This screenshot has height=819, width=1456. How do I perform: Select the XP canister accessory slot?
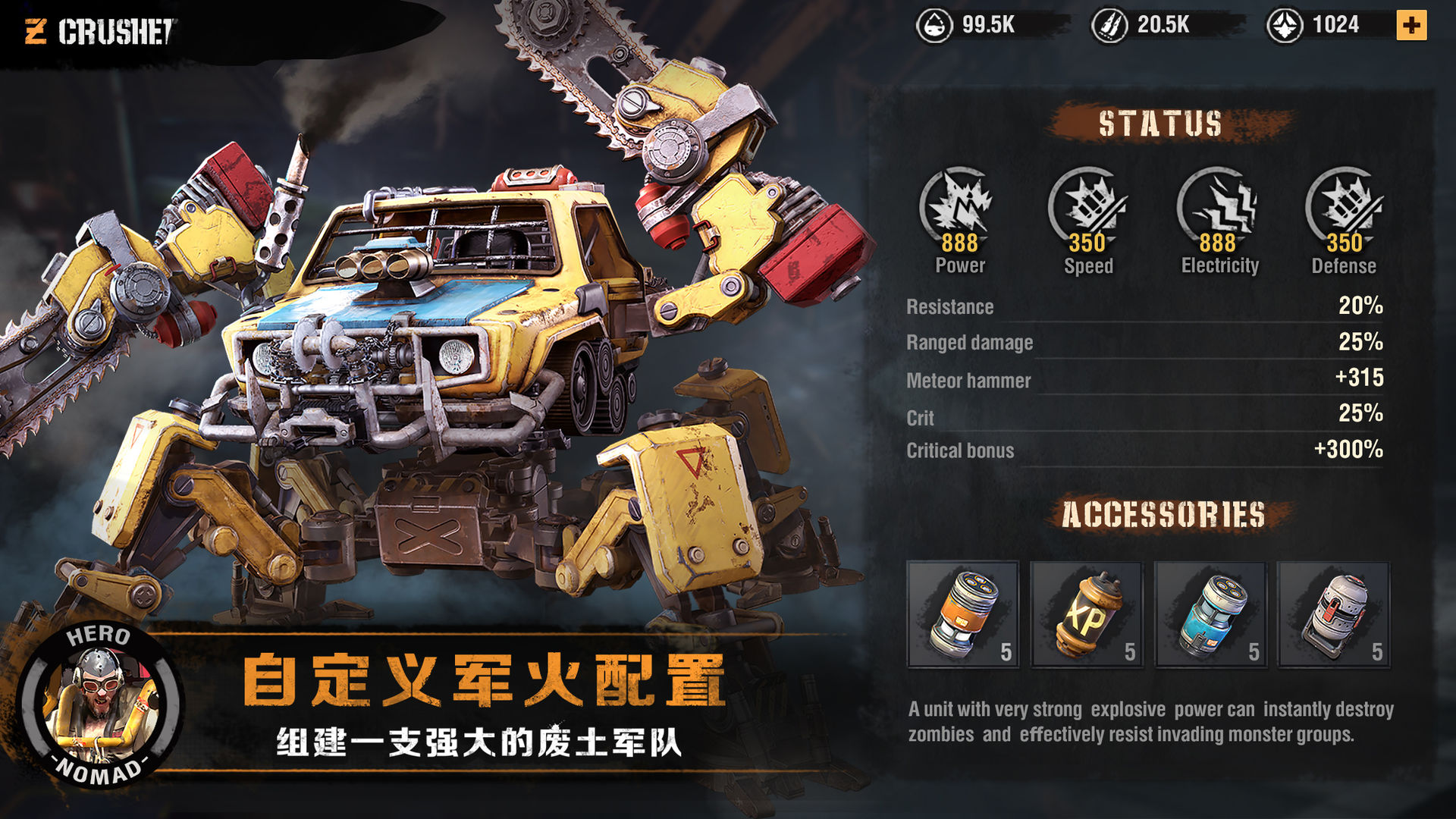pos(1086,614)
